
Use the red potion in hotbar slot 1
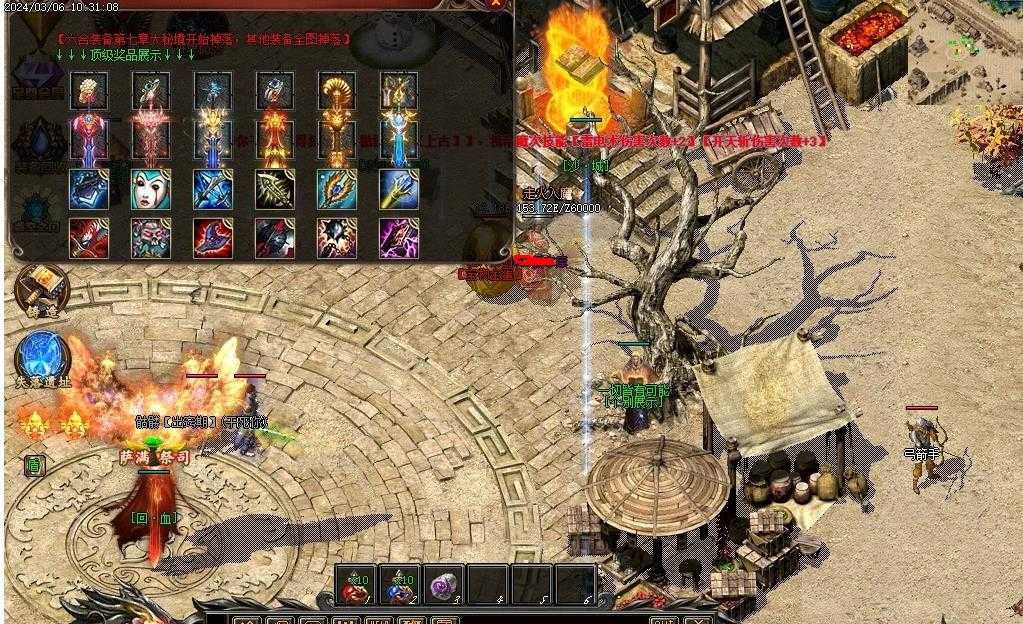[356, 585]
